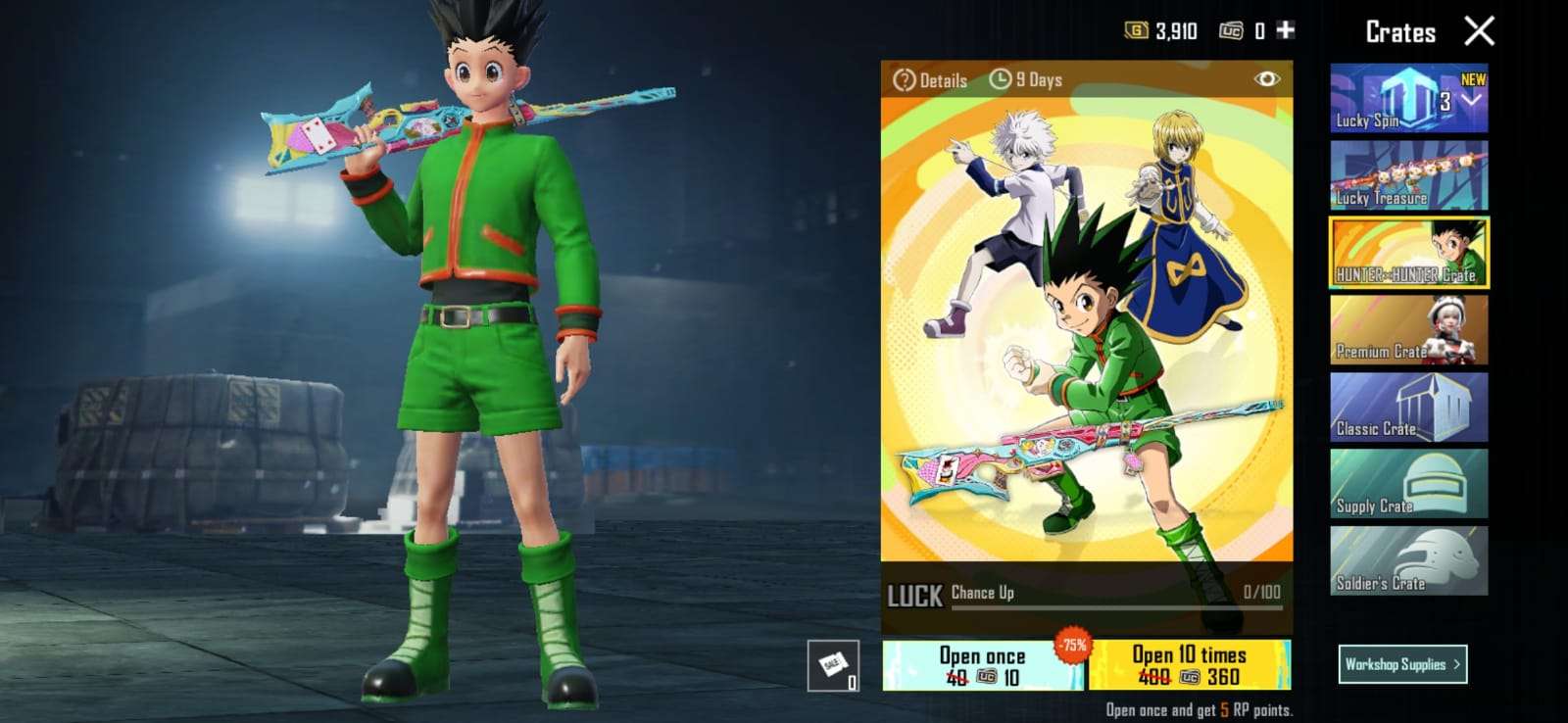Add more UC with the plus button

click(1286, 30)
